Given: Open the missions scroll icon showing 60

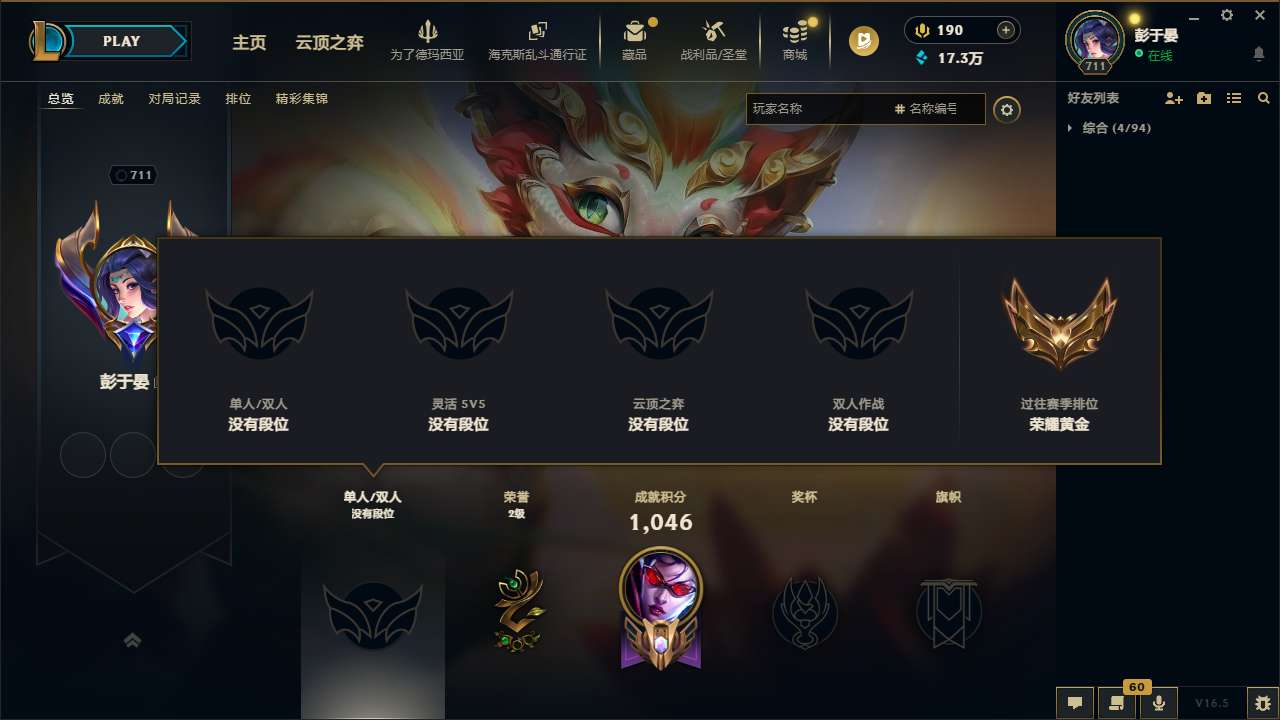Looking at the screenshot, I should tap(1117, 703).
